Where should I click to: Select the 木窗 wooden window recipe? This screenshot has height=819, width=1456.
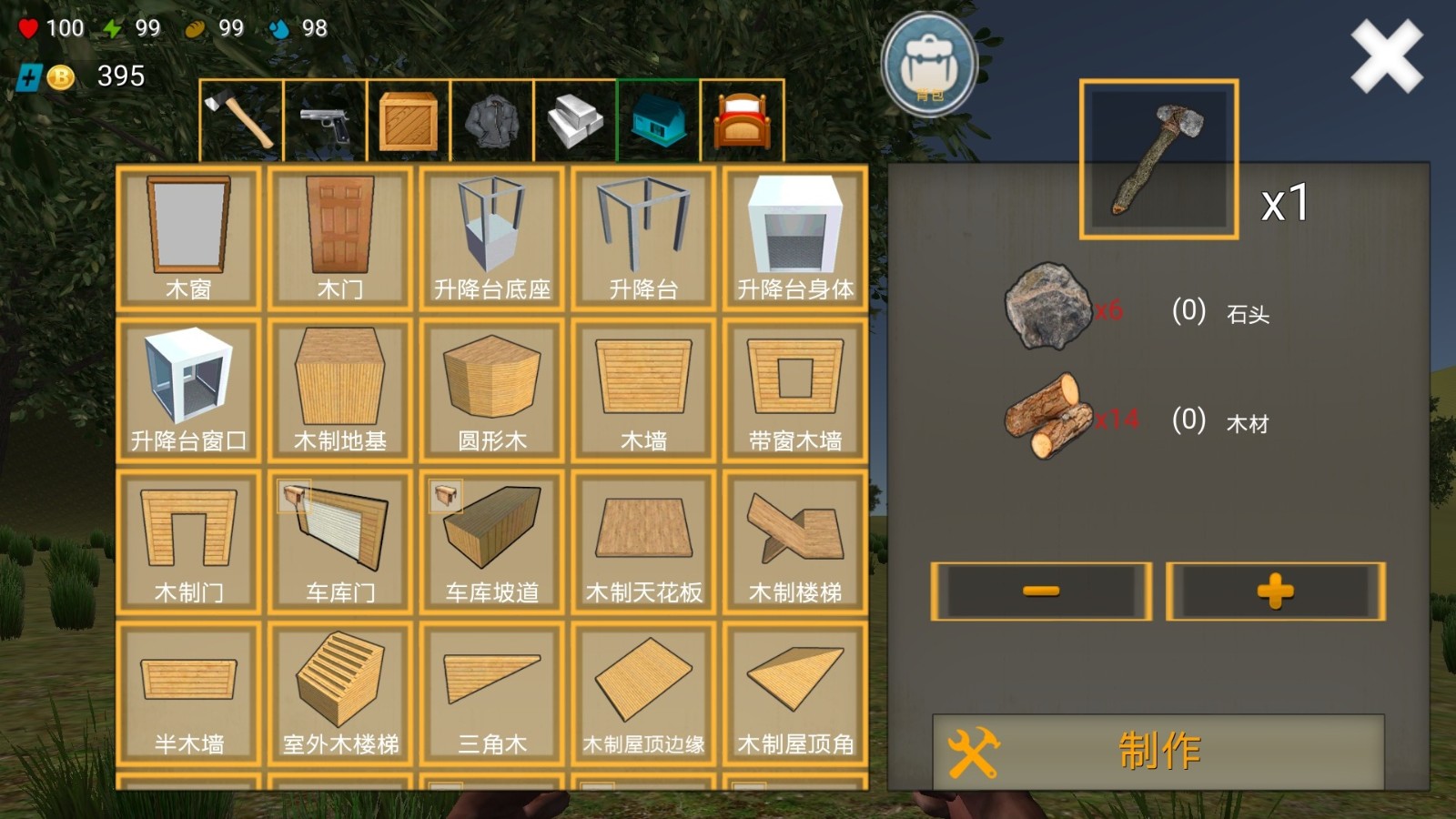188,238
